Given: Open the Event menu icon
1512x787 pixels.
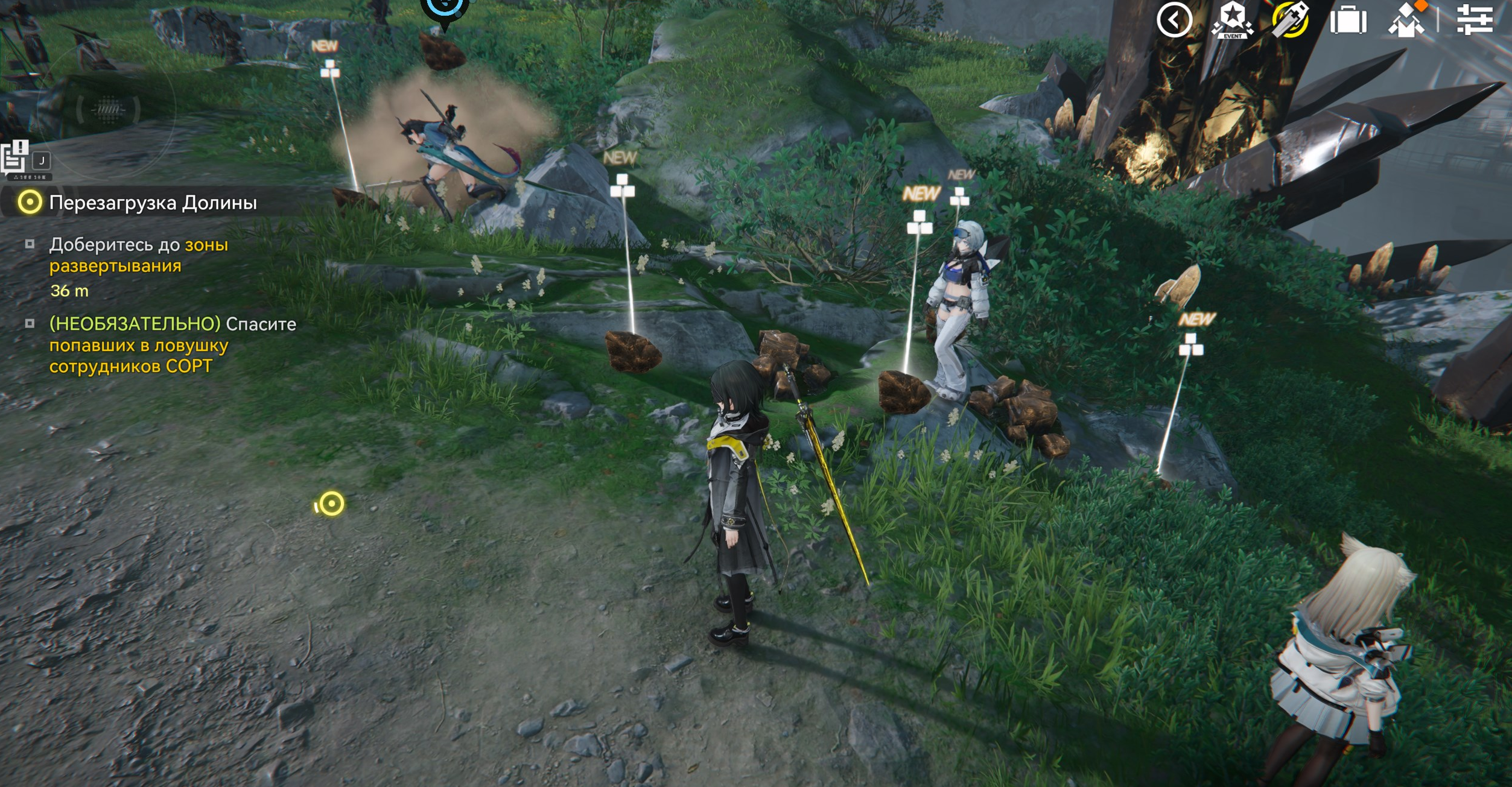Looking at the screenshot, I should 1232,21.
